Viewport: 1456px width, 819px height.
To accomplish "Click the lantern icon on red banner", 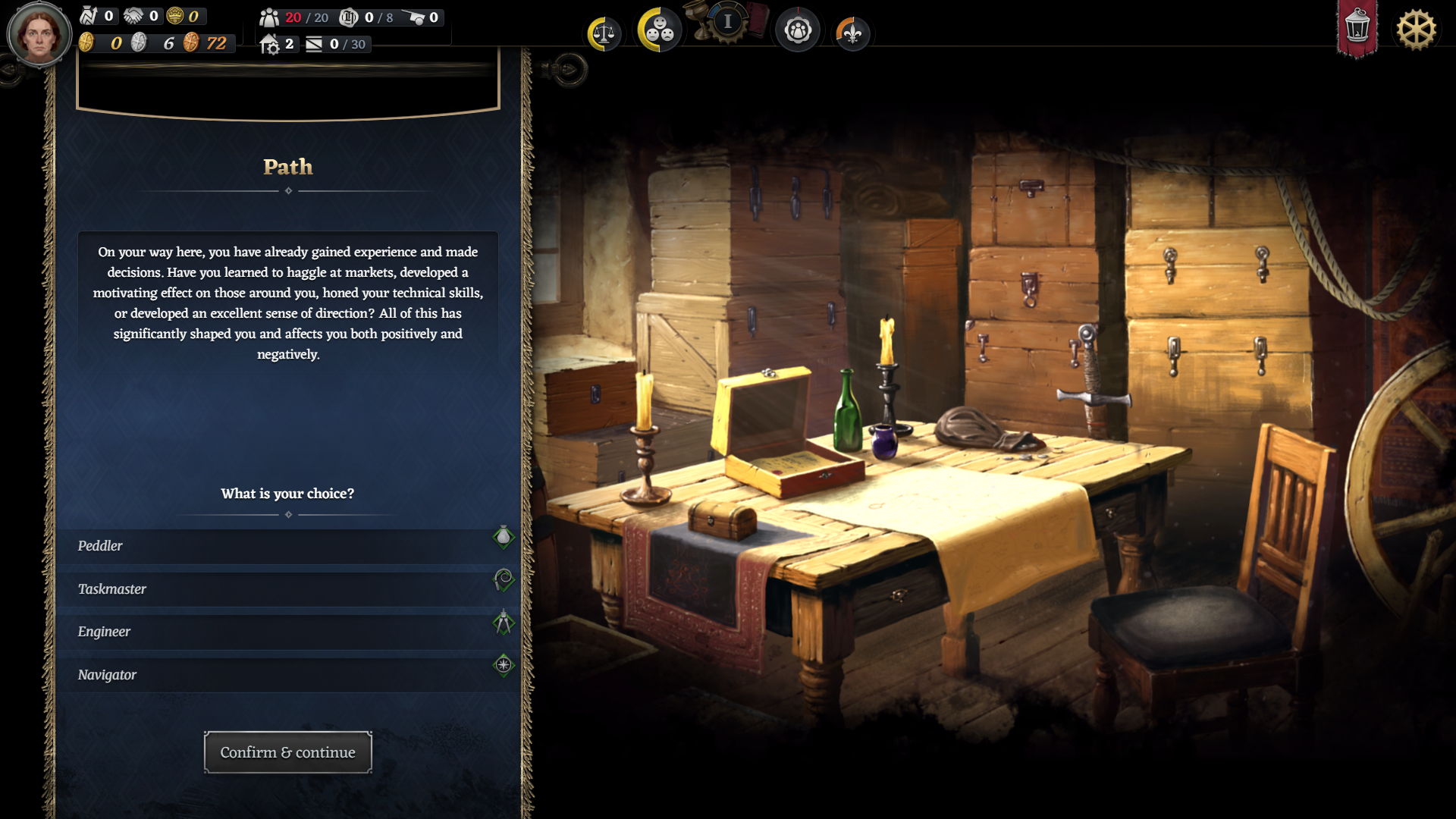I will [1357, 29].
